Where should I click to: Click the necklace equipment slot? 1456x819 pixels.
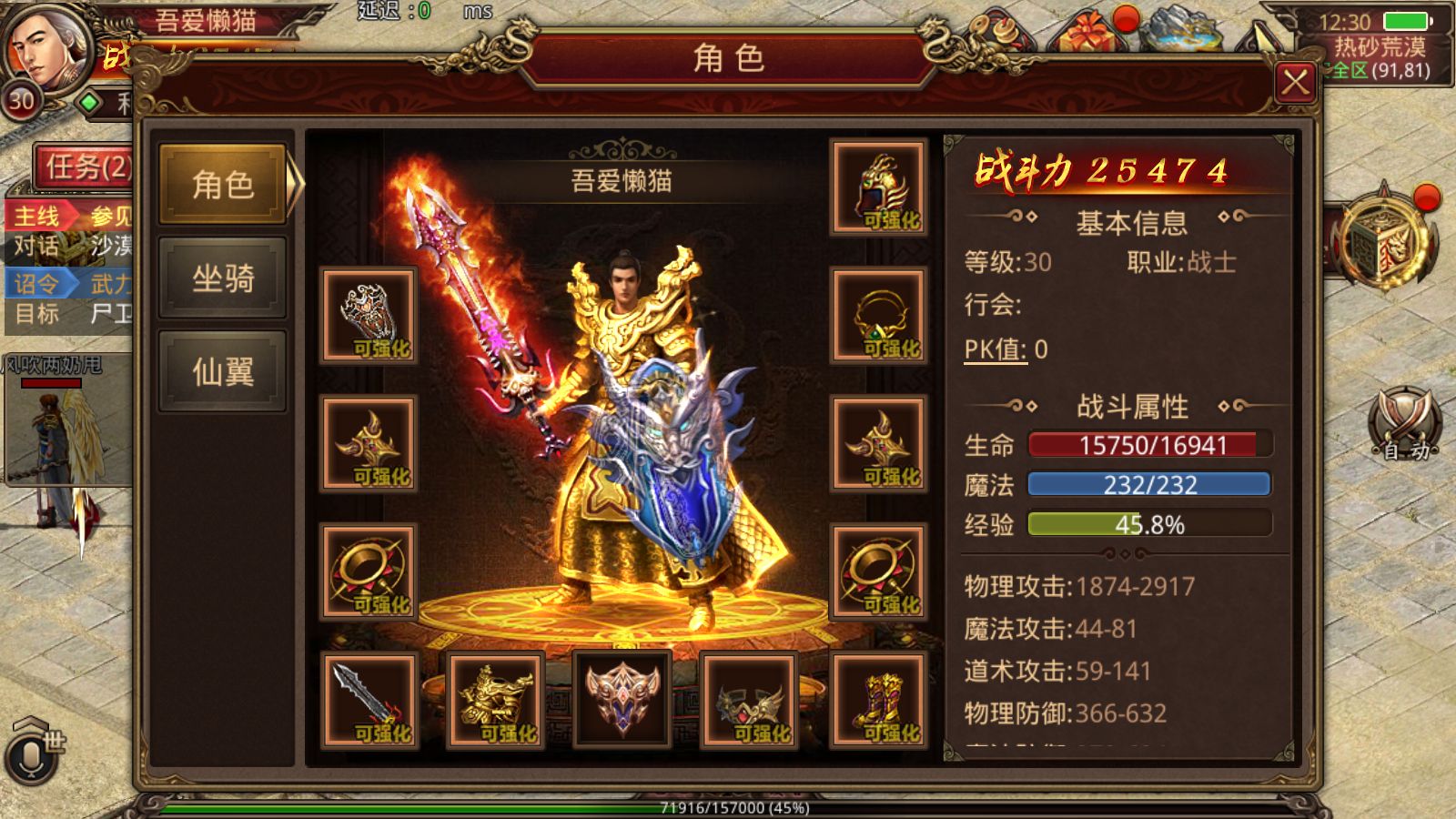878,316
